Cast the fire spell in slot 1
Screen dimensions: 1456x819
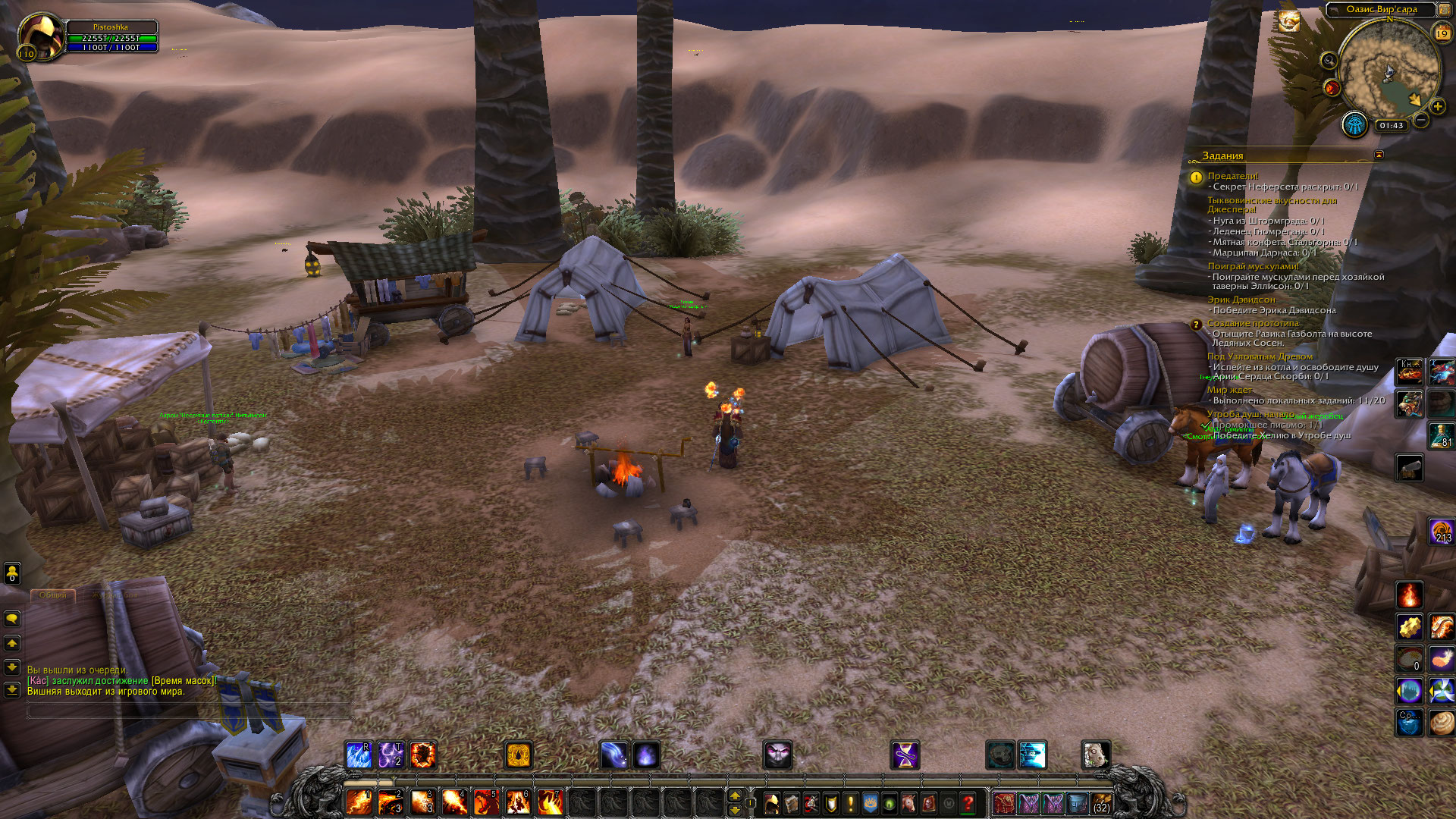359,802
